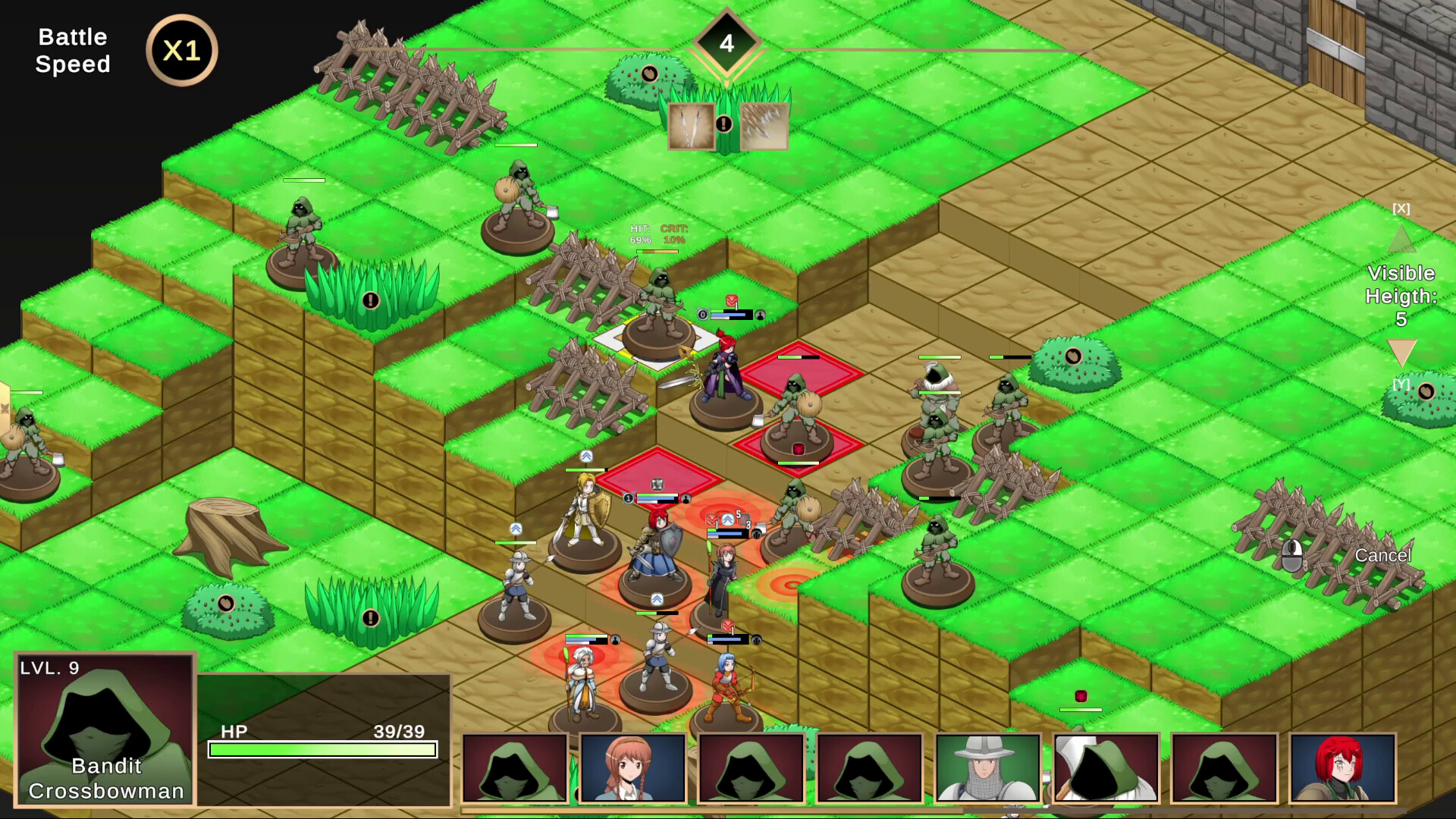This screenshot has width=1456, height=819.
Task: Click the shield block counter showing 0
Action: coord(703,314)
